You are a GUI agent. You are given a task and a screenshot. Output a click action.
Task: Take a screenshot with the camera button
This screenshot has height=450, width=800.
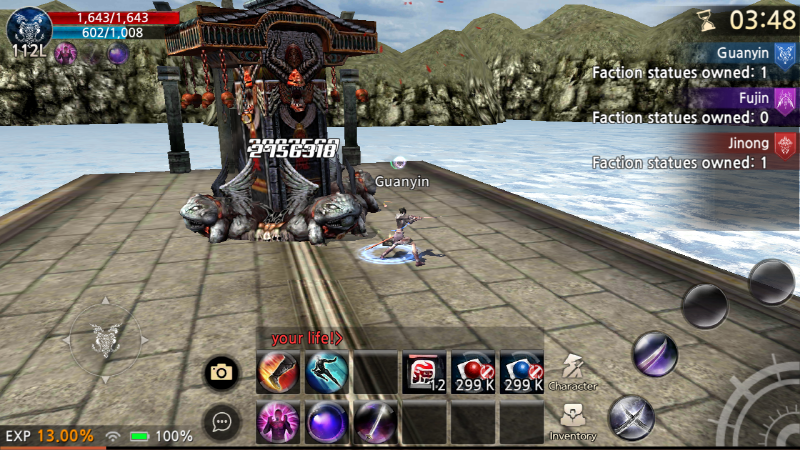pyautogui.click(x=221, y=373)
